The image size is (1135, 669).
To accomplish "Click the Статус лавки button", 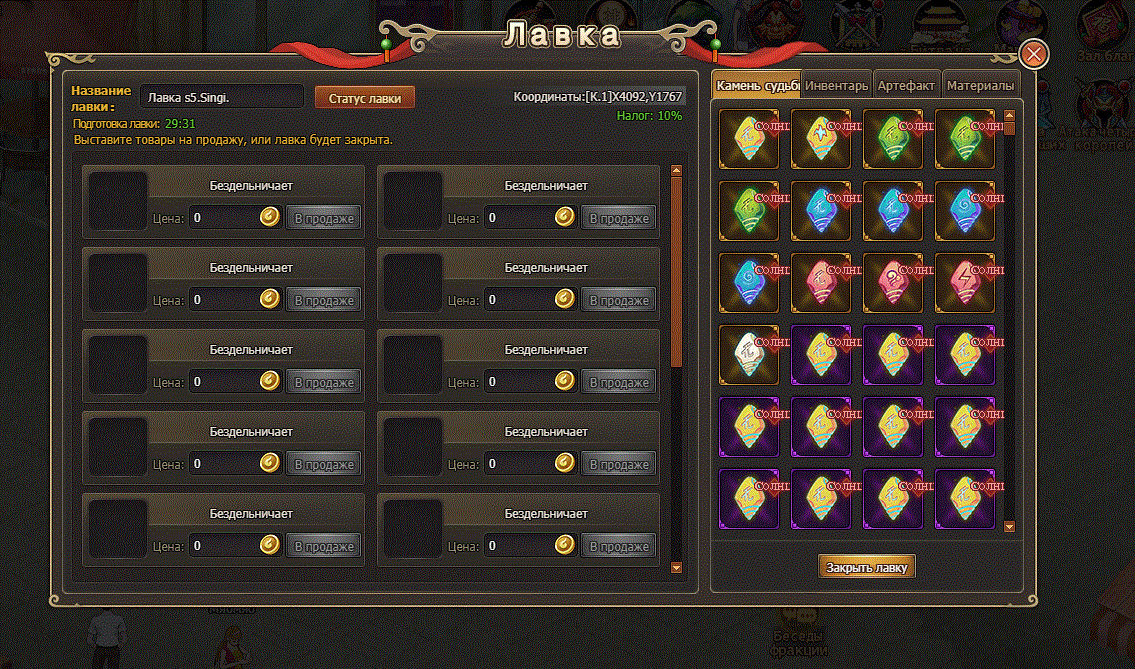I will (x=365, y=98).
